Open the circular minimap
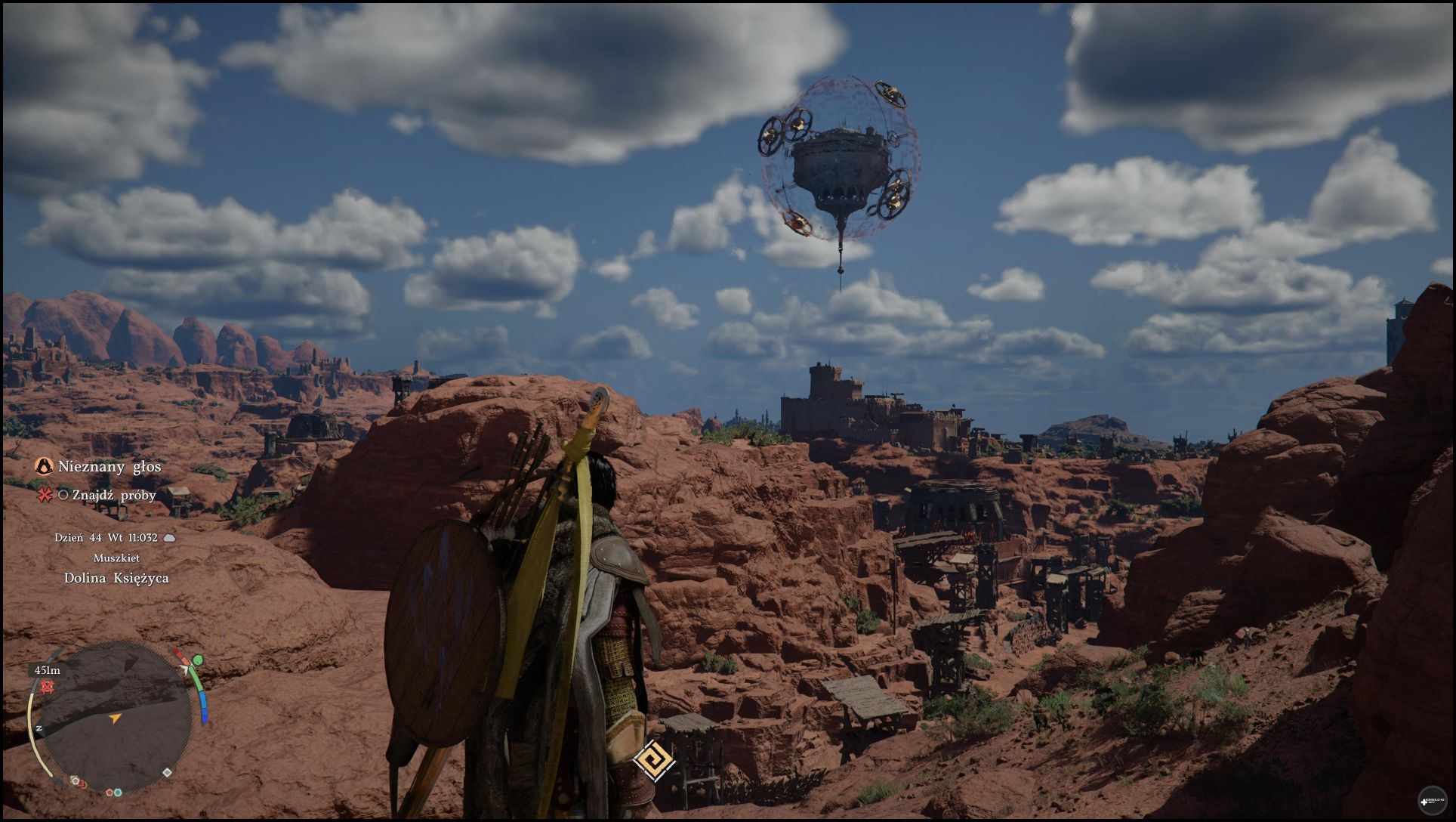 click(113, 714)
